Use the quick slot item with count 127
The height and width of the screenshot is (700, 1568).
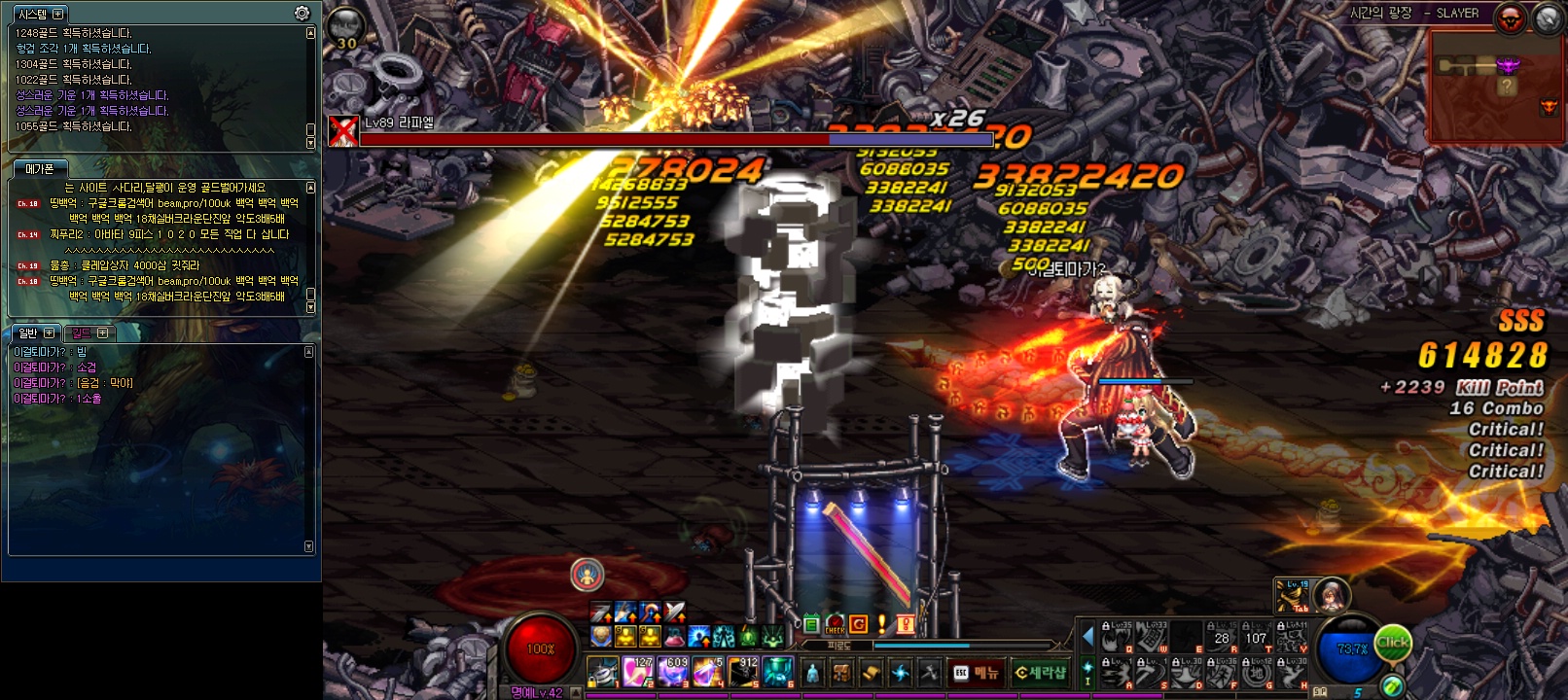(637, 672)
